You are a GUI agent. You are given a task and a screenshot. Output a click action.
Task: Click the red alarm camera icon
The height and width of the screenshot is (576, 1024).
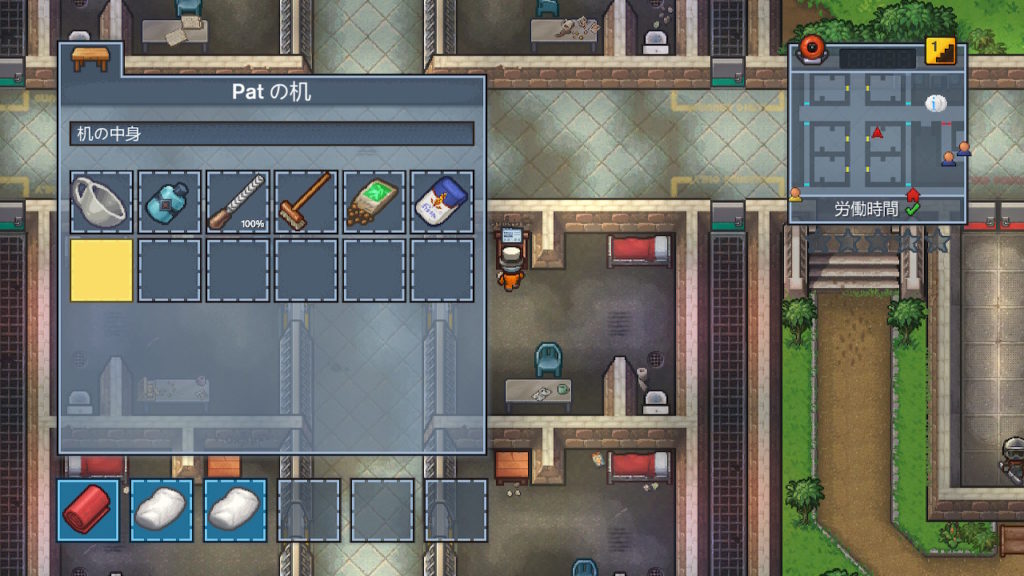pyautogui.click(x=810, y=52)
